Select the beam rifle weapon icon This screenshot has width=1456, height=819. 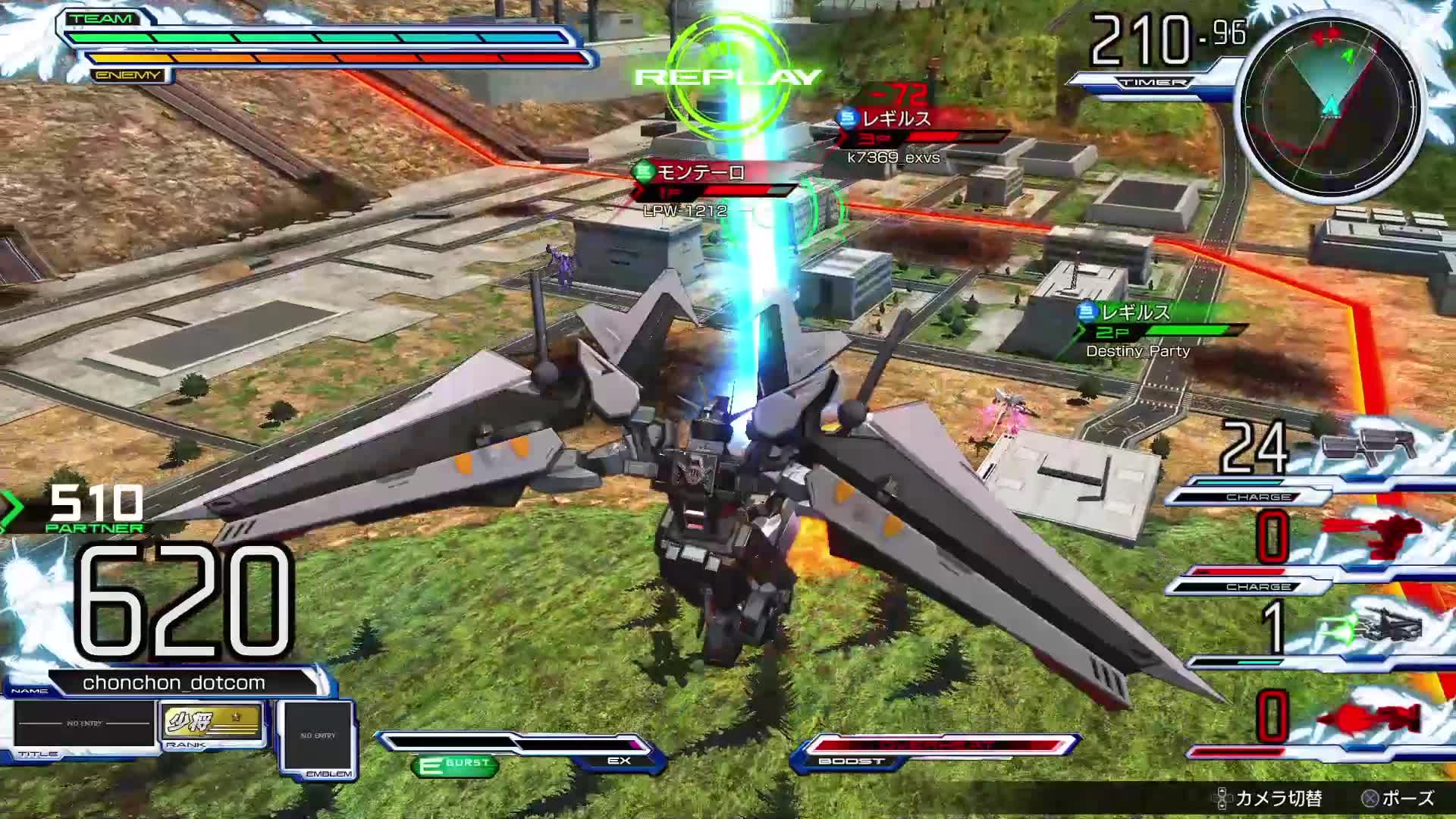[x=1369, y=446]
